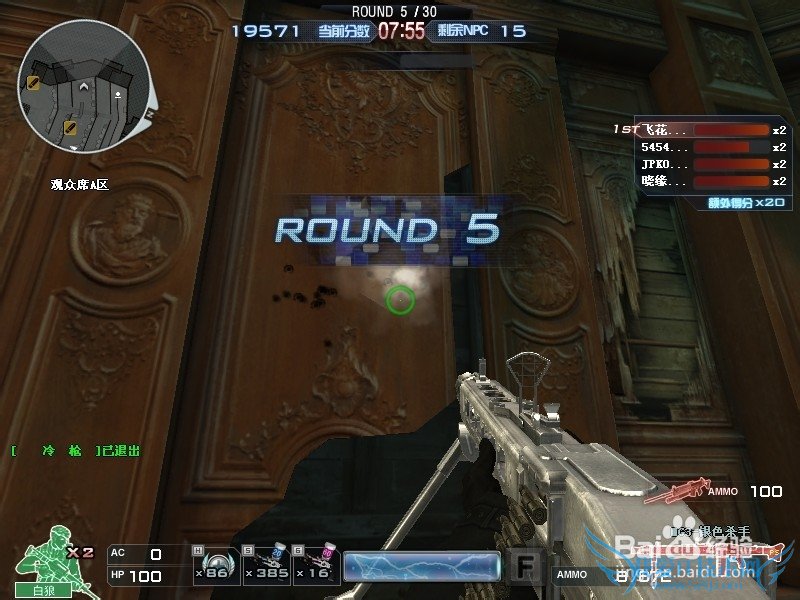800x600 pixels.
Task: Select the 飞花 player row in the ranking
Action: [700, 130]
